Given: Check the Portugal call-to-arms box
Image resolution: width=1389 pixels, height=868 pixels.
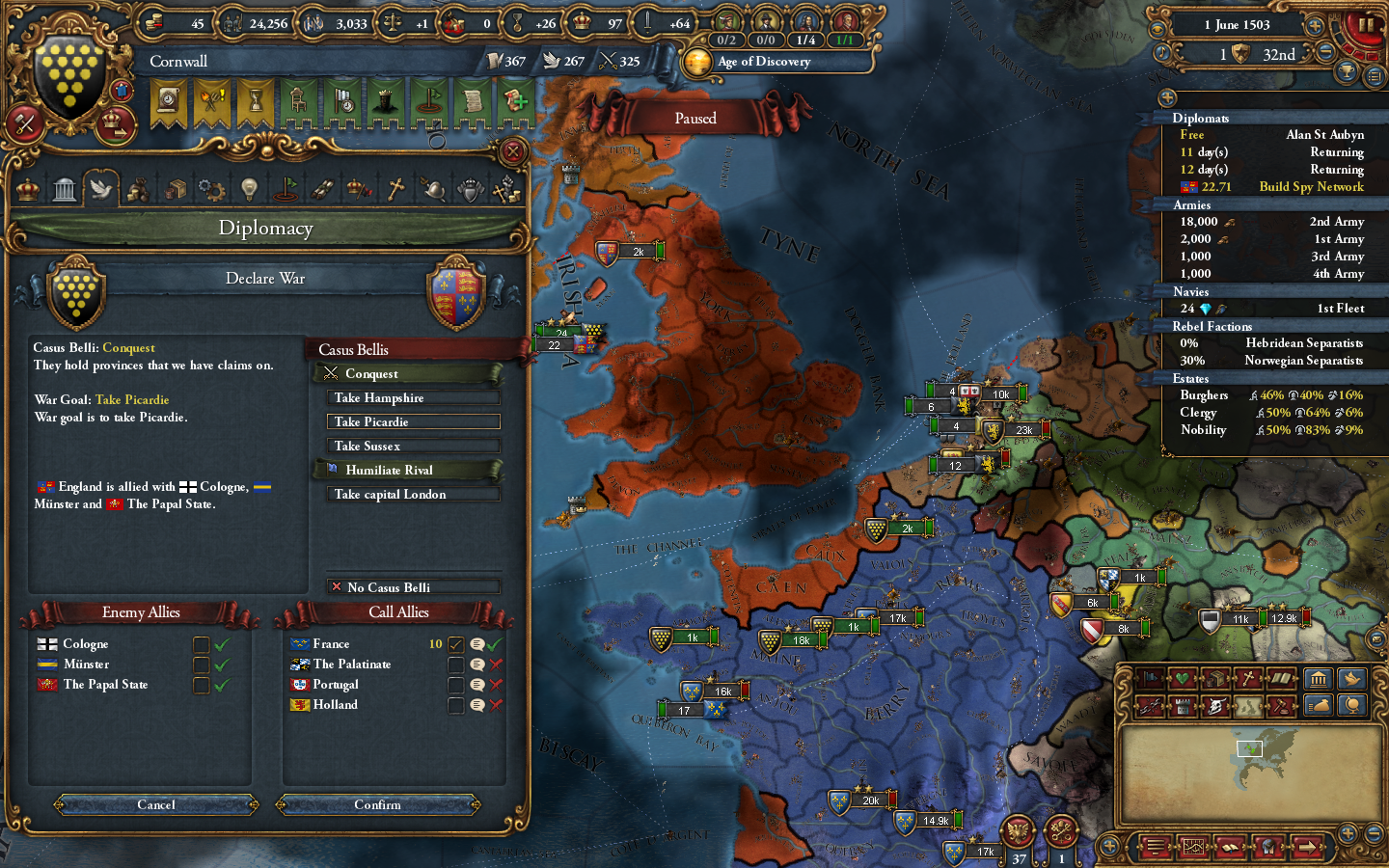Looking at the screenshot, I should (455, 684).
